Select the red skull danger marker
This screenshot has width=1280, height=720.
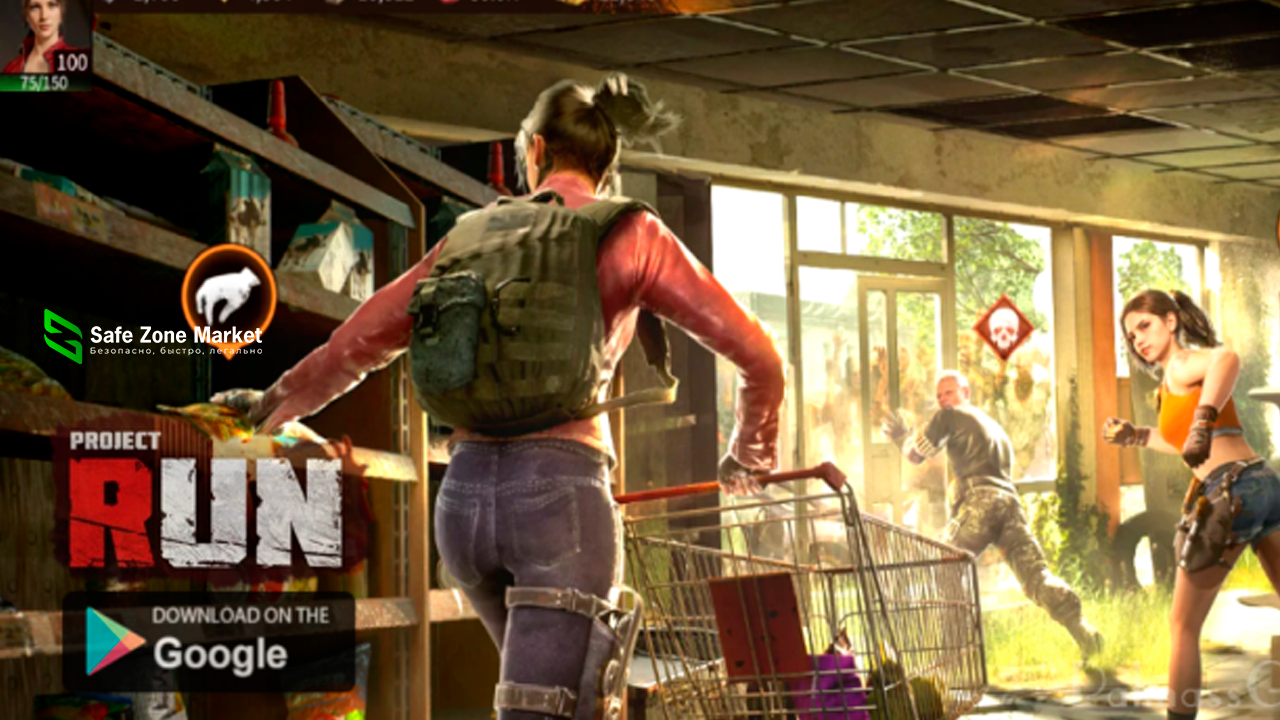tap(1002, 329)
